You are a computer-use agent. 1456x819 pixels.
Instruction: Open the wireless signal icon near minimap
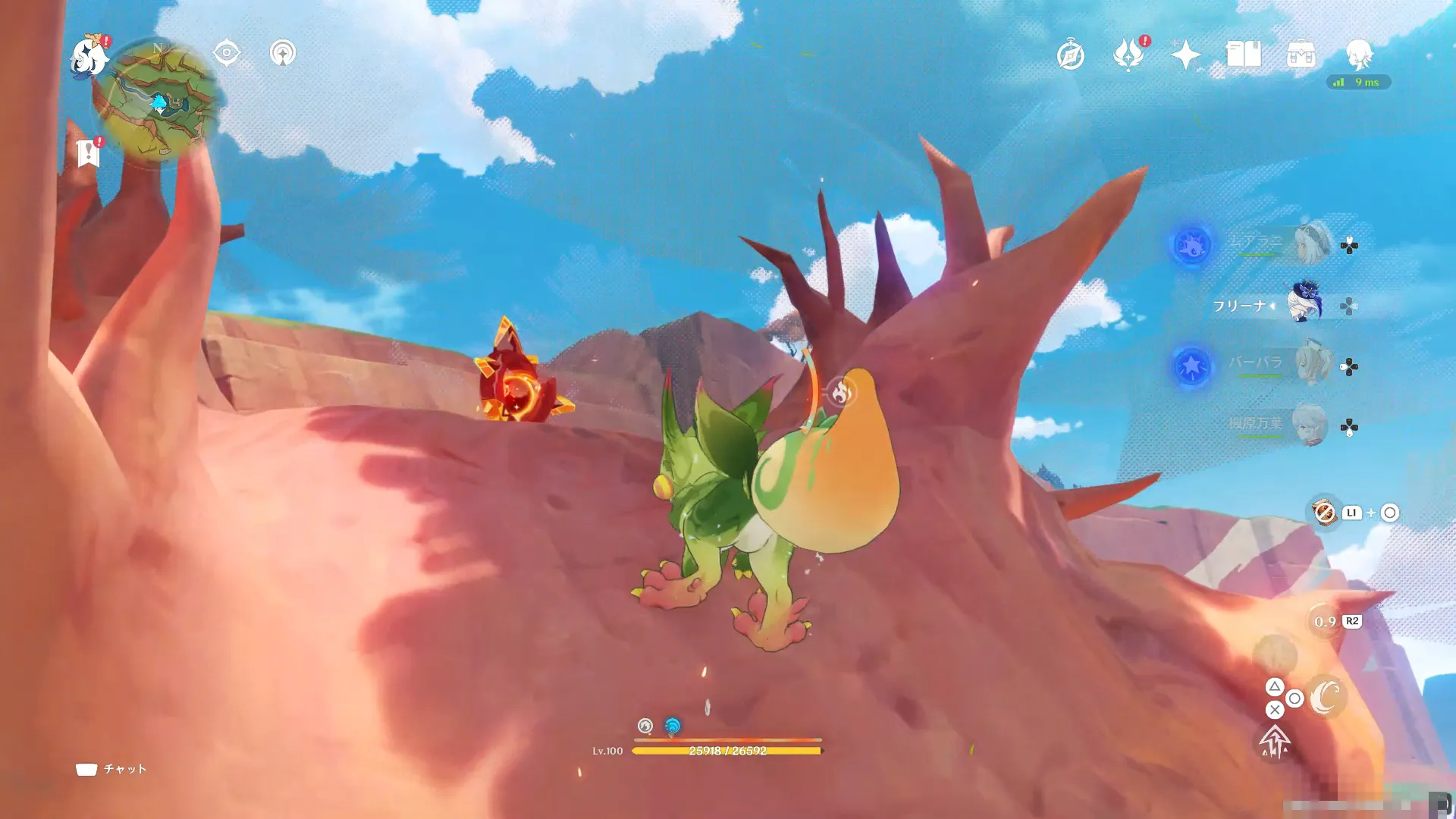pos(283,53)
